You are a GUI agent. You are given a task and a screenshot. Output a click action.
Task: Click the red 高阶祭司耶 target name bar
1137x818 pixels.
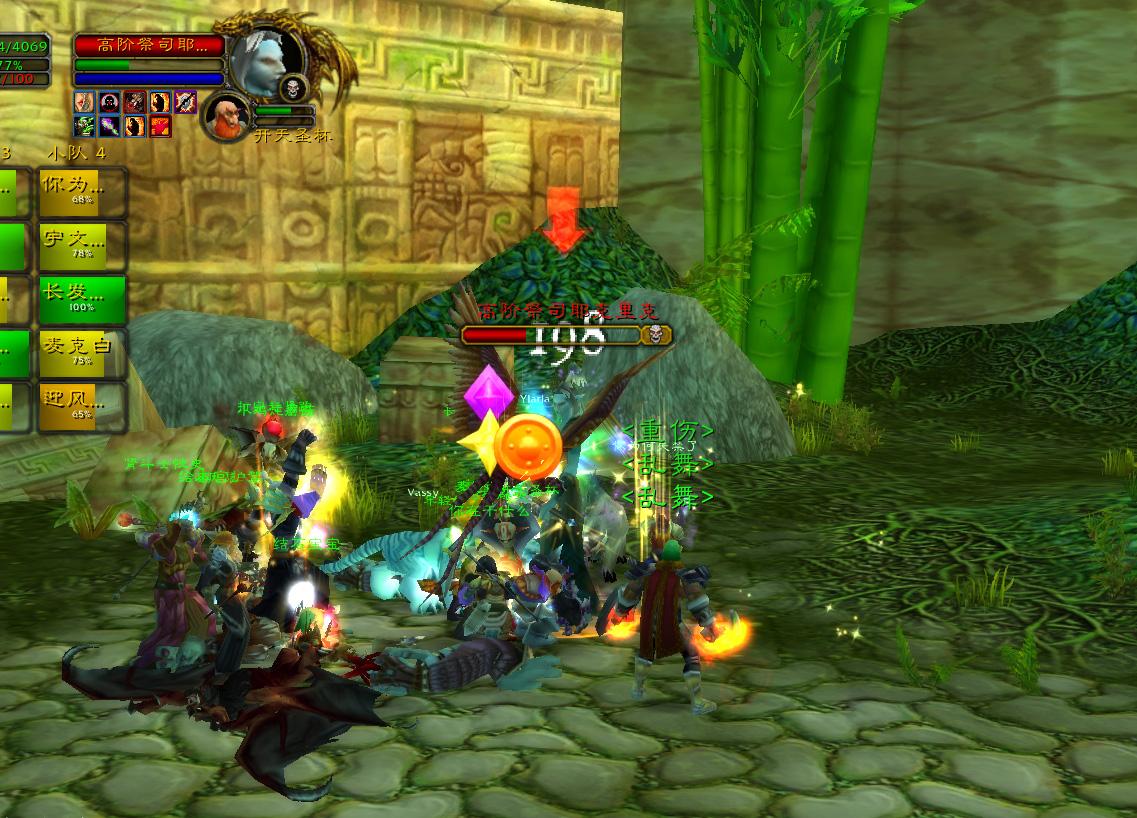[x=149, y=45]
